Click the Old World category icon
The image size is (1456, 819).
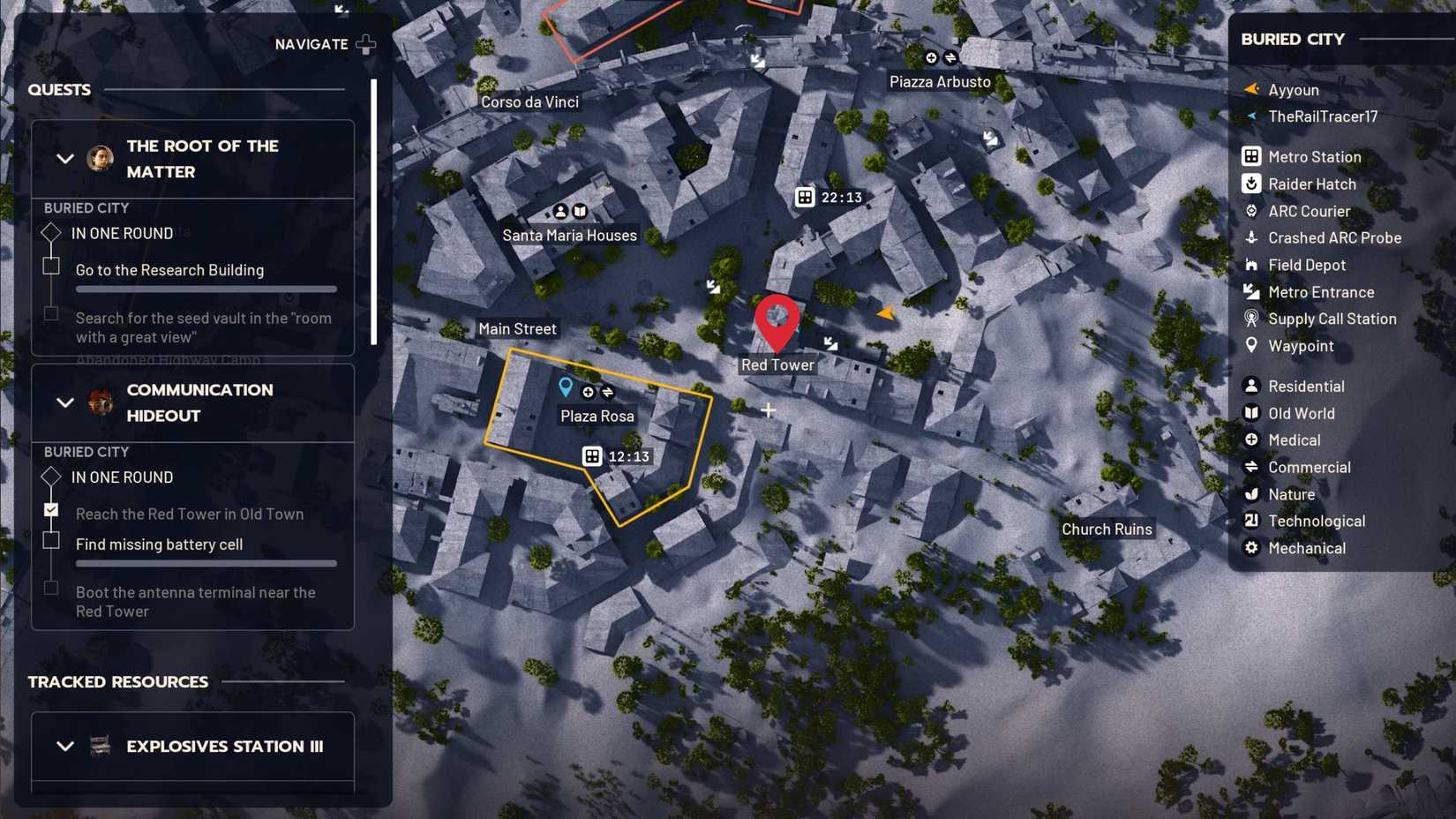coord(1251,413)
